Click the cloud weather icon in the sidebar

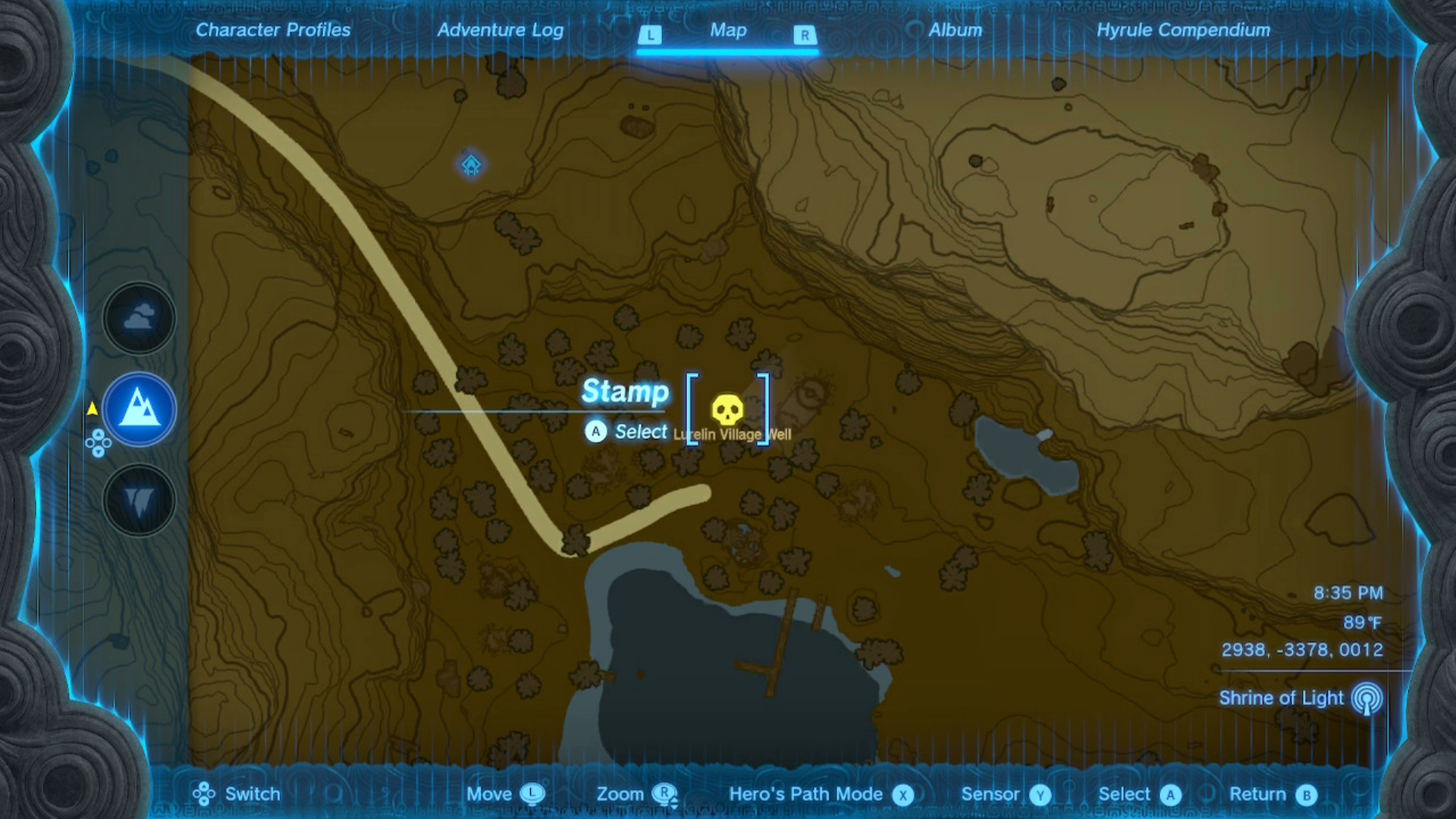pyautogui.click(x=138, y=318)
